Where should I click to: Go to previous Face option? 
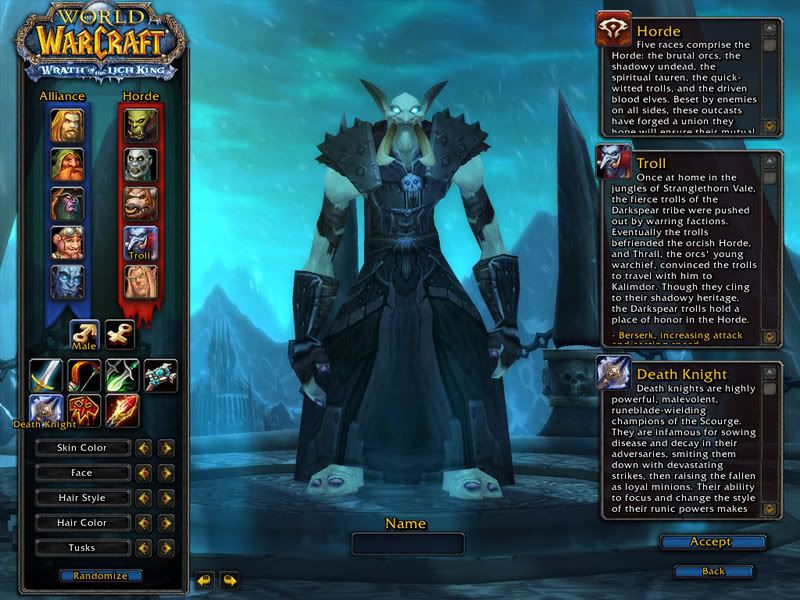point(144,473)
